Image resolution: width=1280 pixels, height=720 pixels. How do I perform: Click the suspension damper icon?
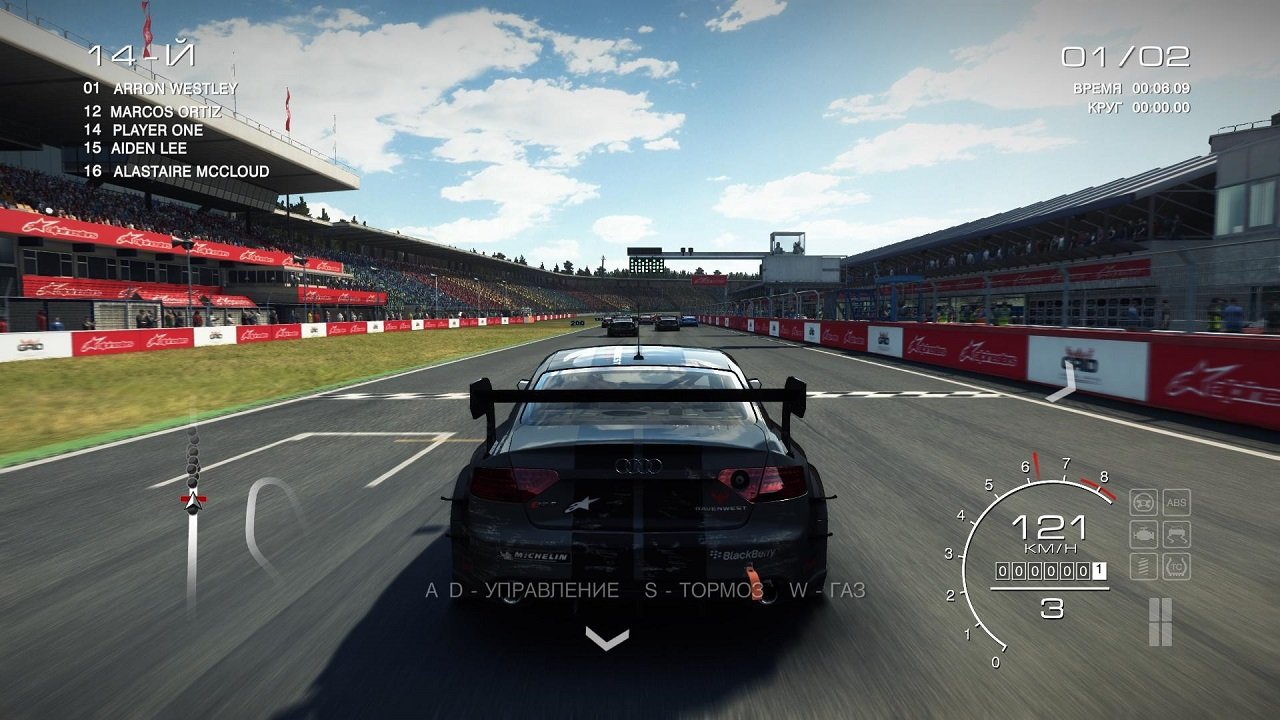[1143, 565]
